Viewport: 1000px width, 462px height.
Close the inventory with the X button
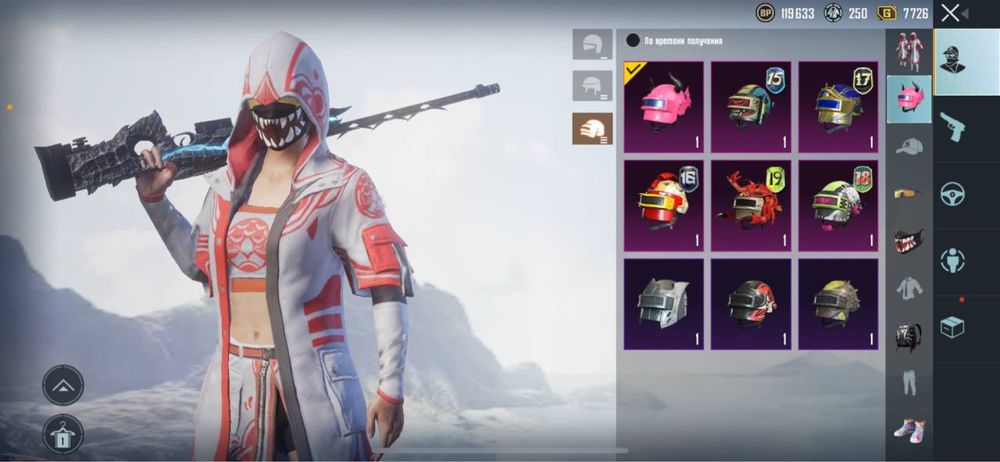pyautogui.click(x=951, y=13)
